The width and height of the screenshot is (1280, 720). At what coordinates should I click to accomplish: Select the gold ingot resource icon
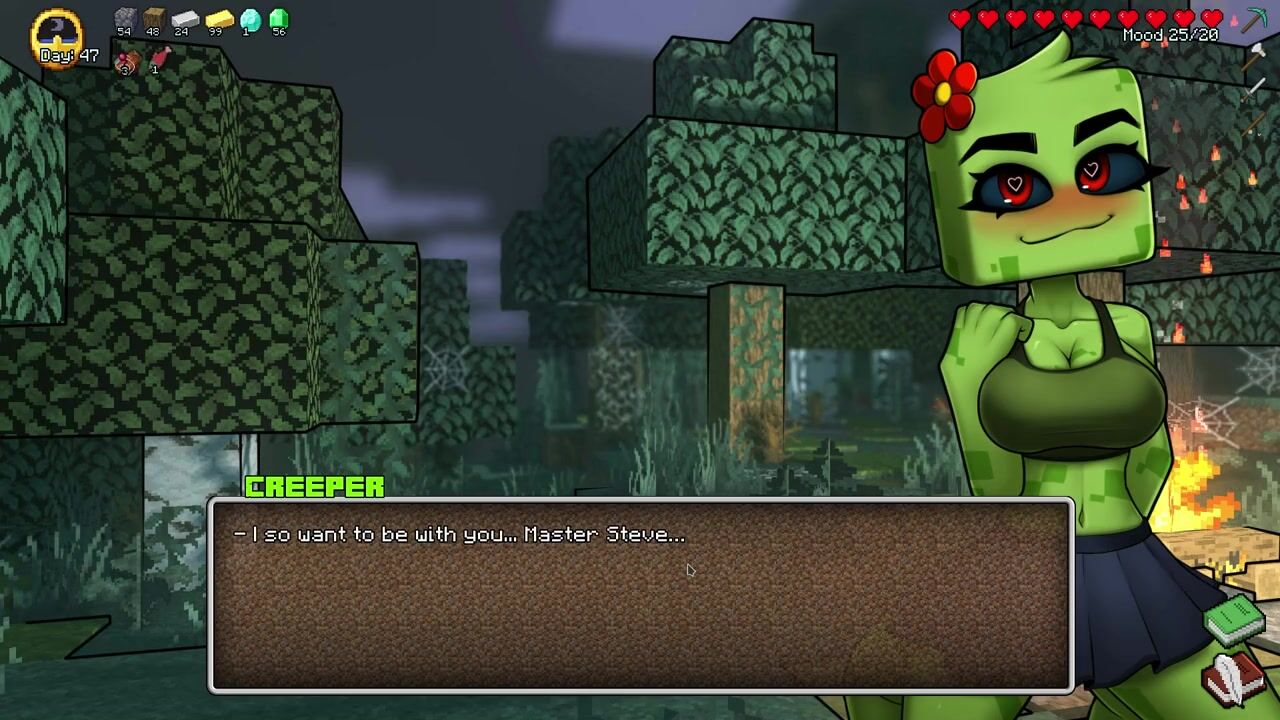[218, 18]
